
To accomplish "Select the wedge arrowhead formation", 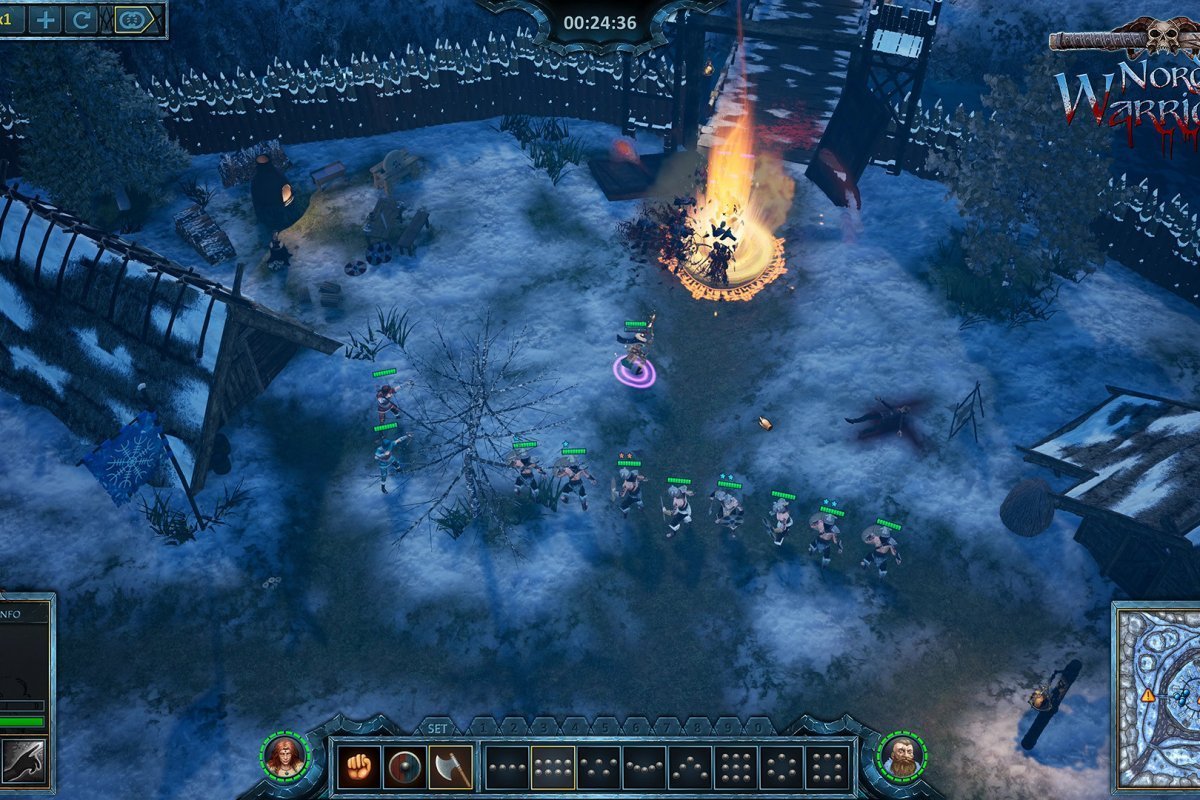I will pyautogui.click(x=691, y=767).
